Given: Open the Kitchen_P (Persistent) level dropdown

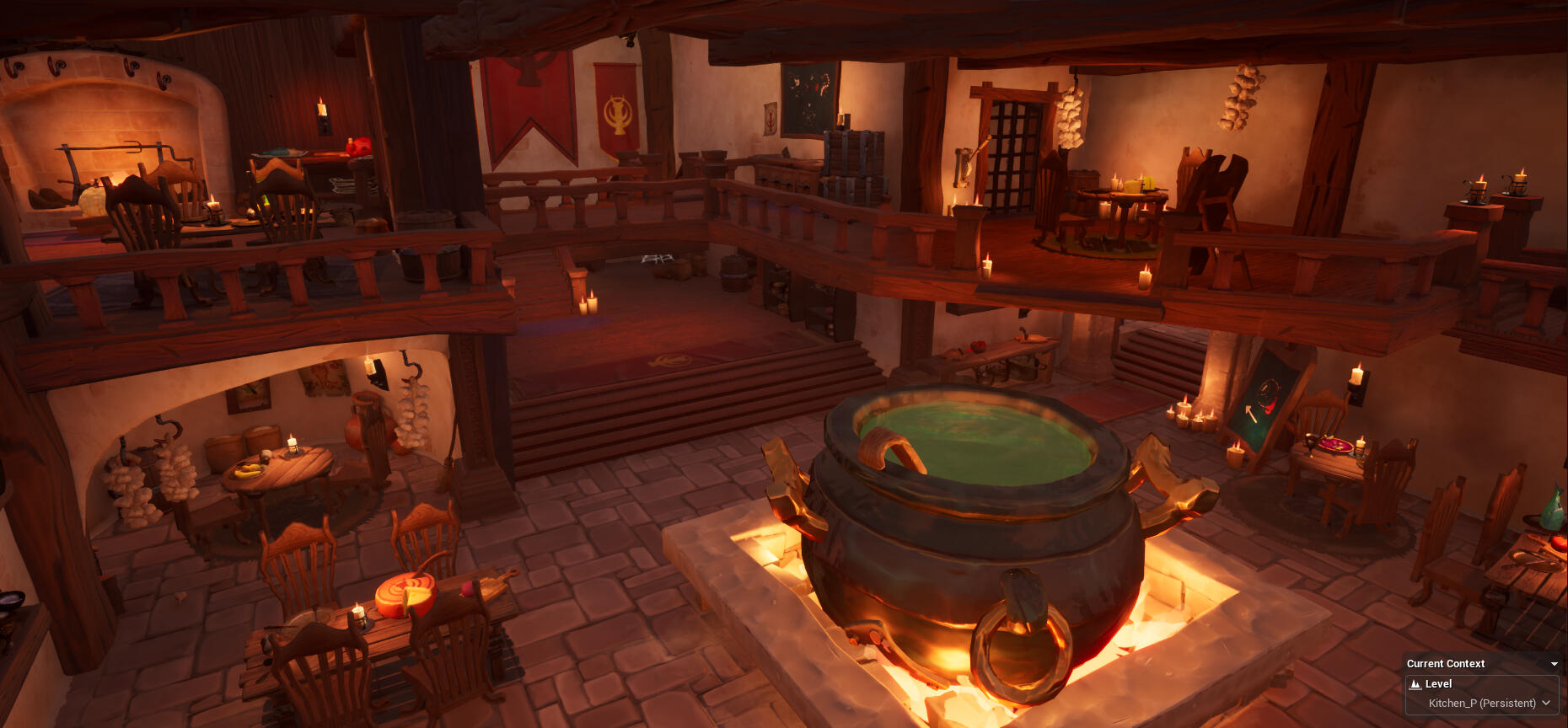Looking at the screenshot, I should pos(1489,704).
